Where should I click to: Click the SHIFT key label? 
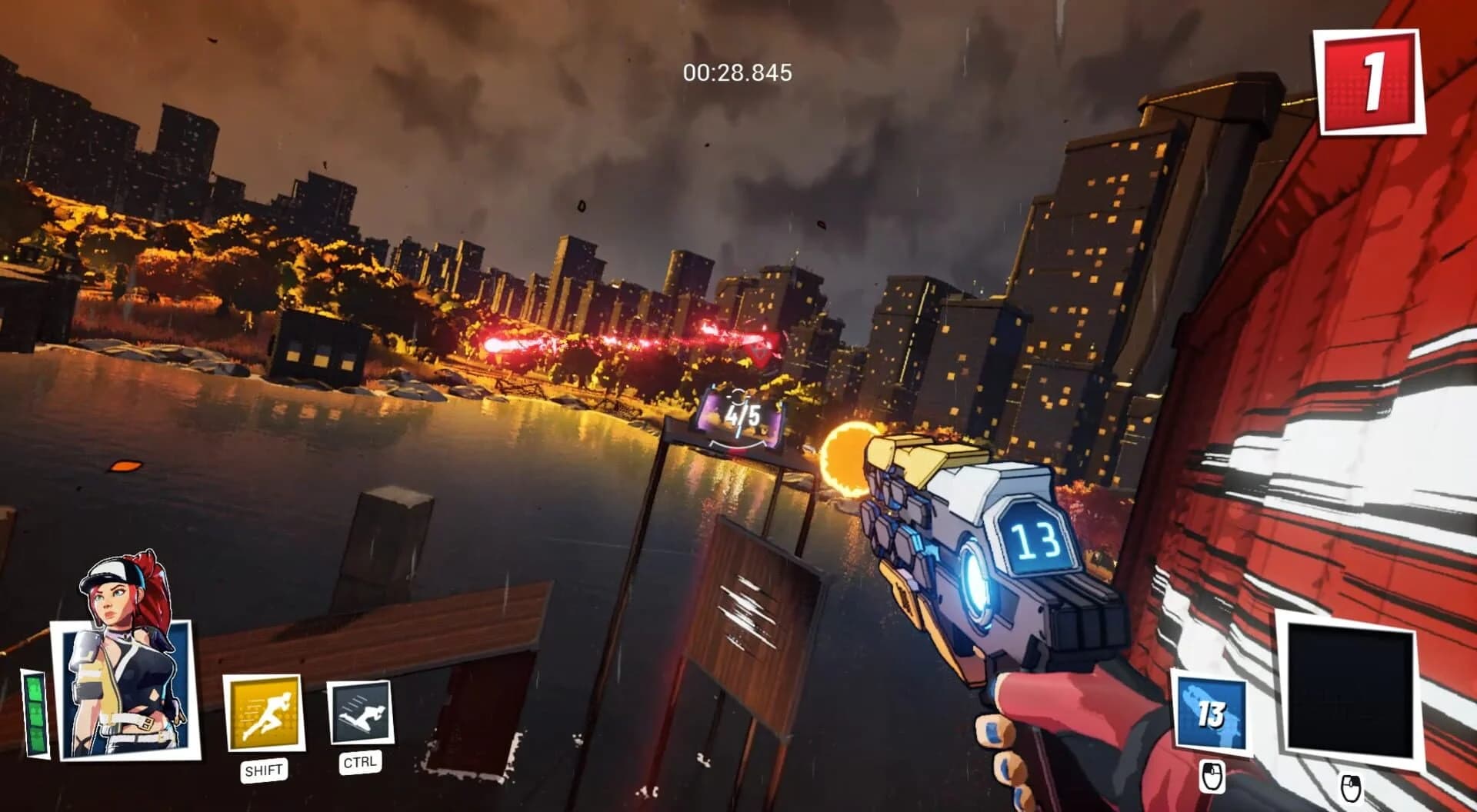point(265,768)
